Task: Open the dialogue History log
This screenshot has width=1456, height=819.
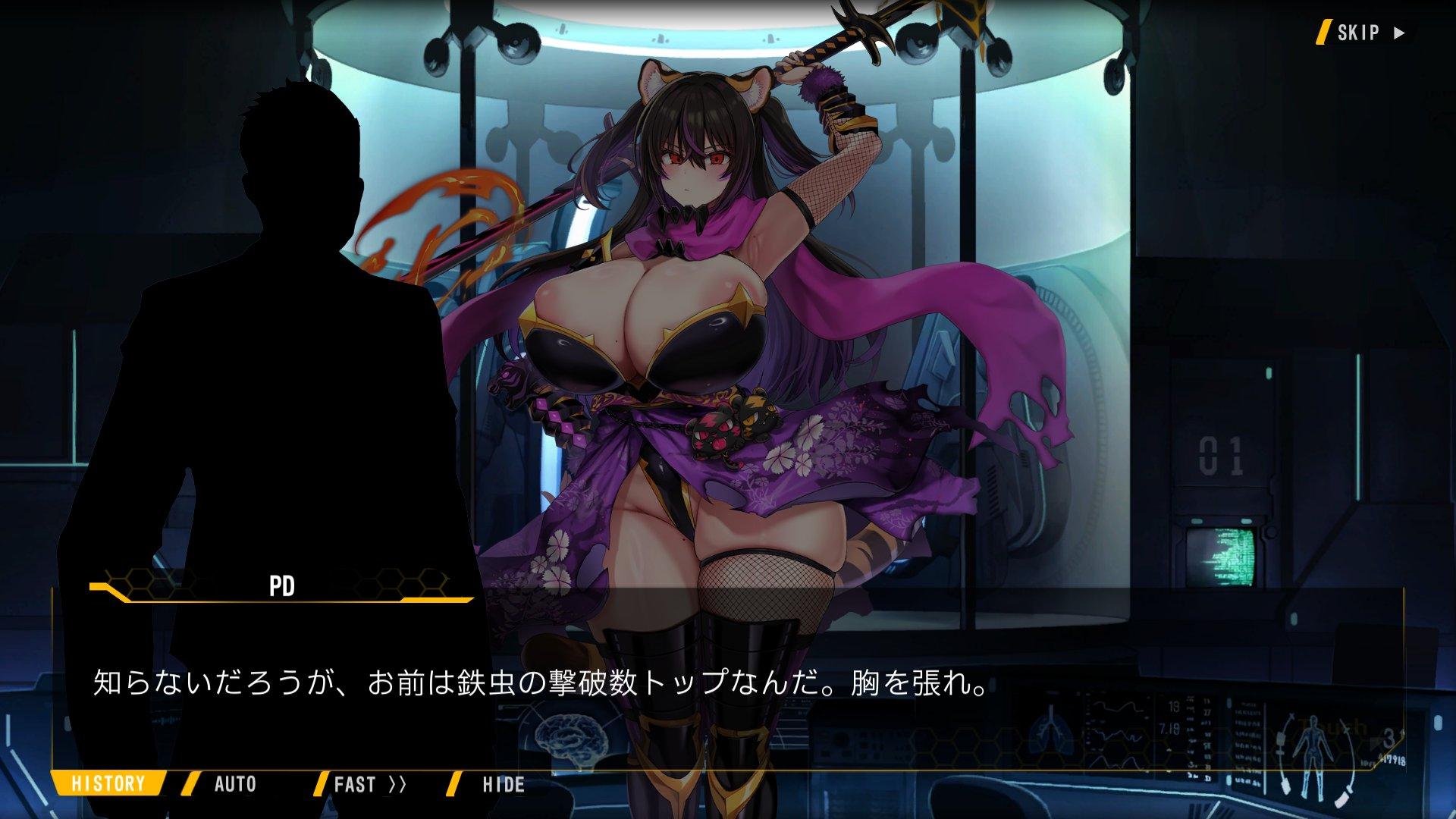Action: point(108,783)
